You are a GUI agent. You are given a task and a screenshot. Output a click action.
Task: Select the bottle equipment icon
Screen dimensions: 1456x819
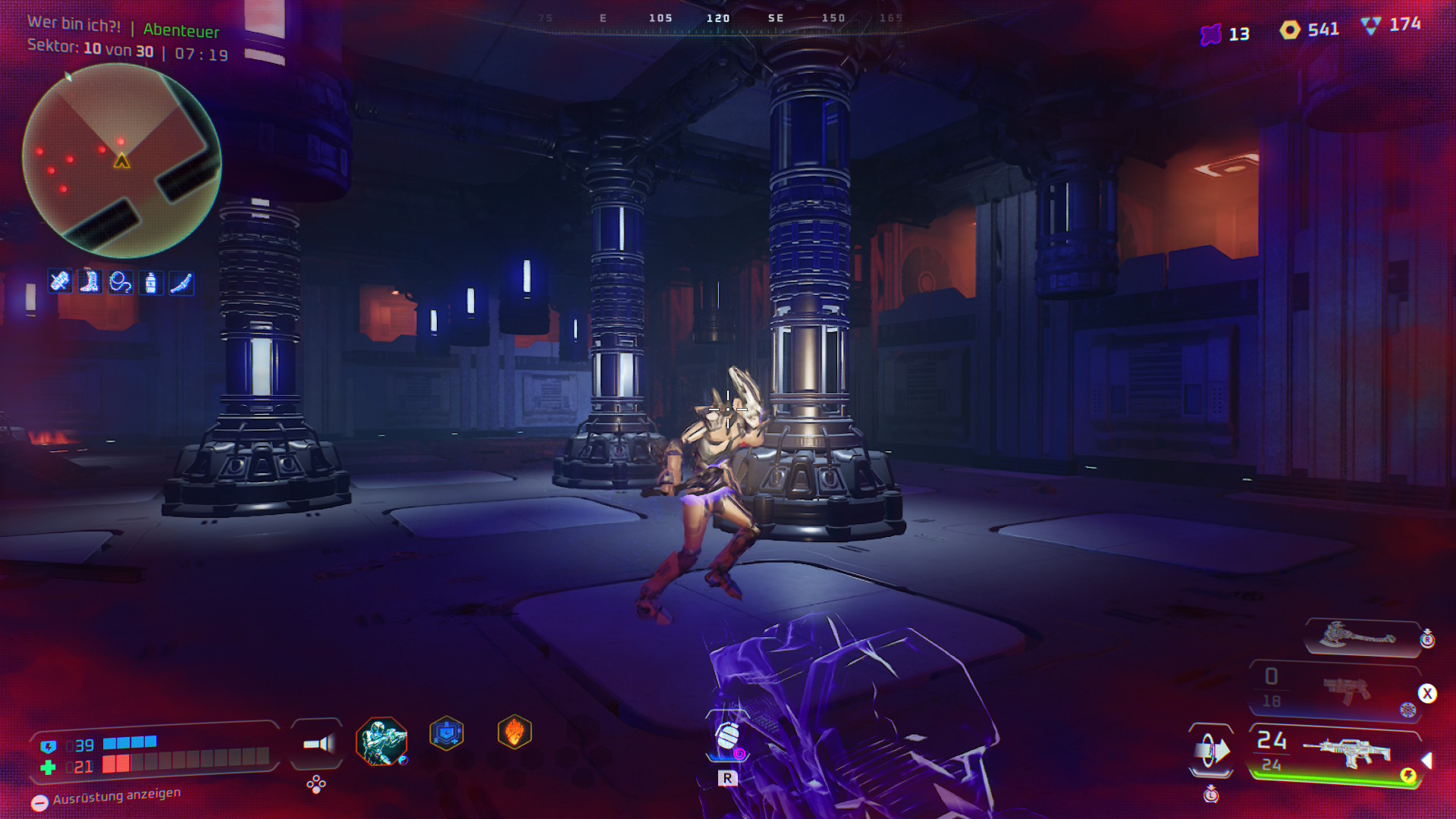pos(151,283)
